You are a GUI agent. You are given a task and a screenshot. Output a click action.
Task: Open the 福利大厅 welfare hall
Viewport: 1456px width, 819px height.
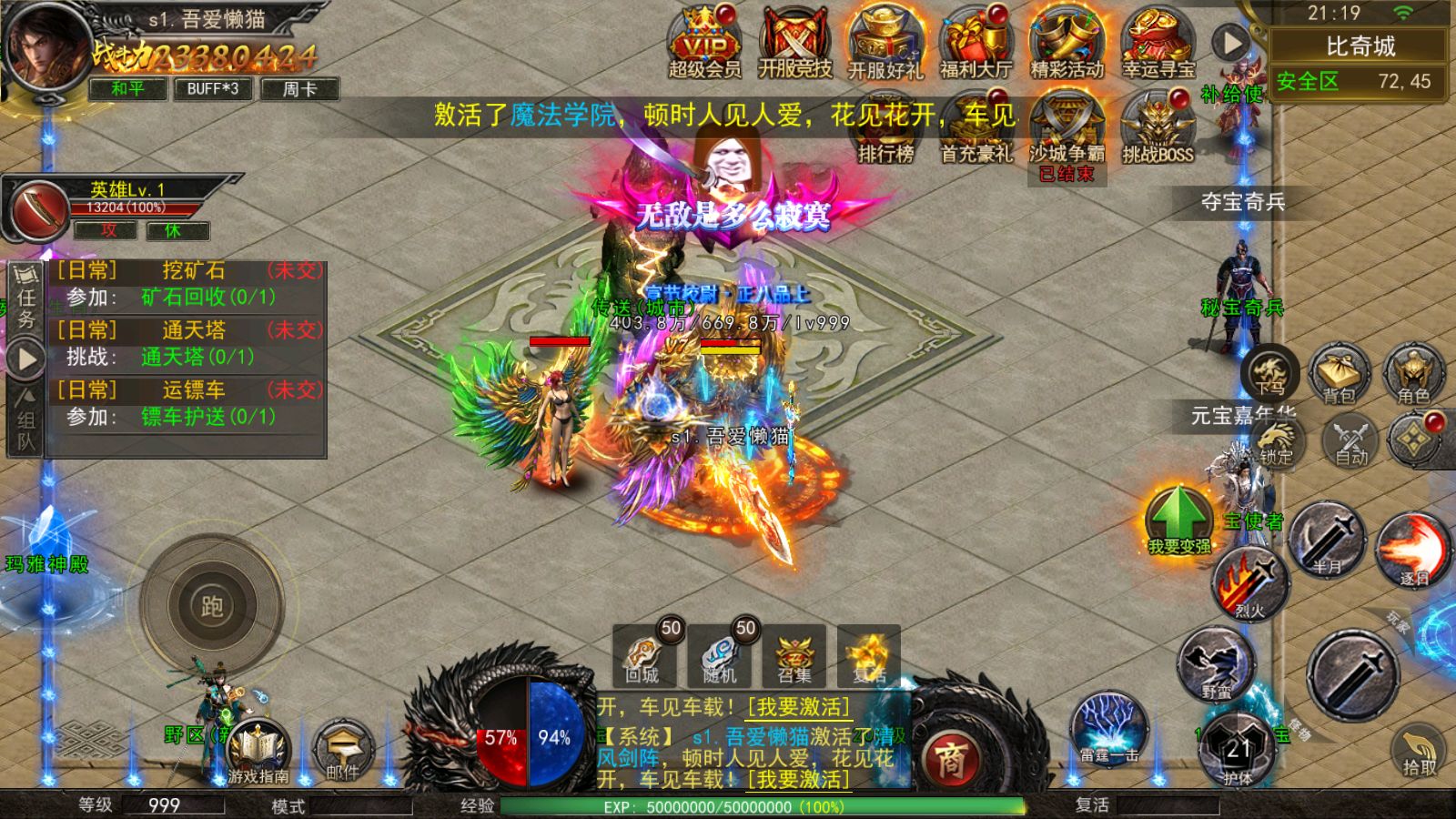click(976, 44)
